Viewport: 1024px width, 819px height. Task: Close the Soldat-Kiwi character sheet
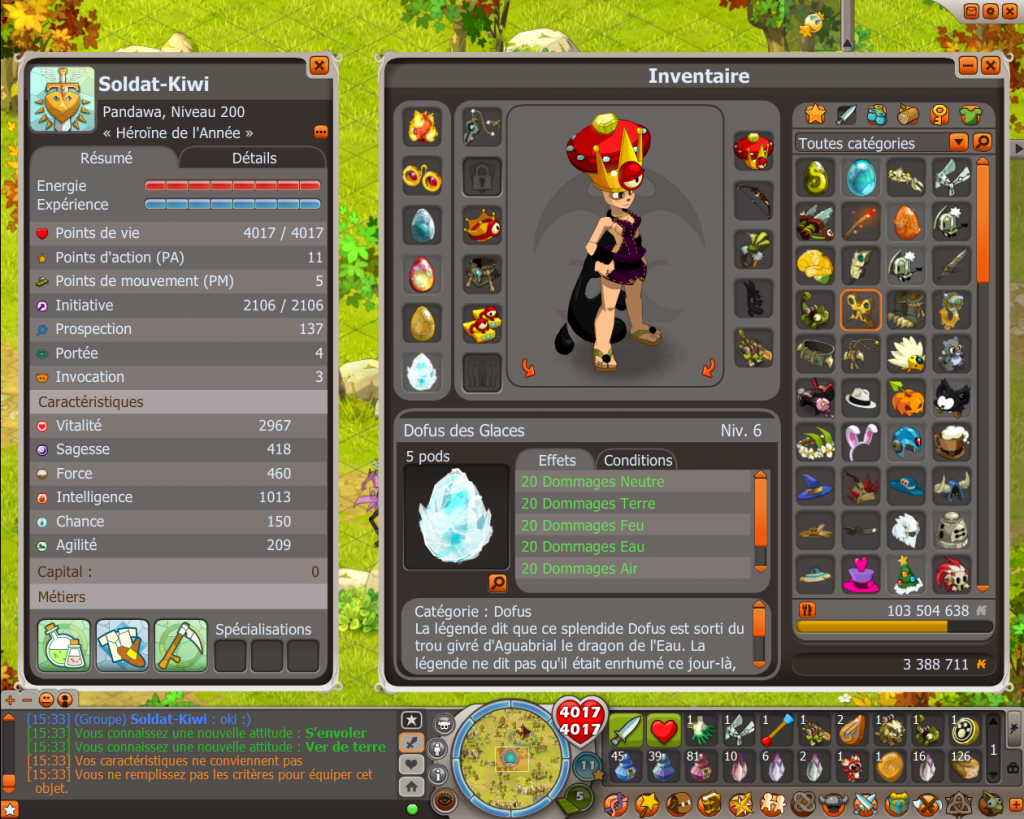click(319, 66)
